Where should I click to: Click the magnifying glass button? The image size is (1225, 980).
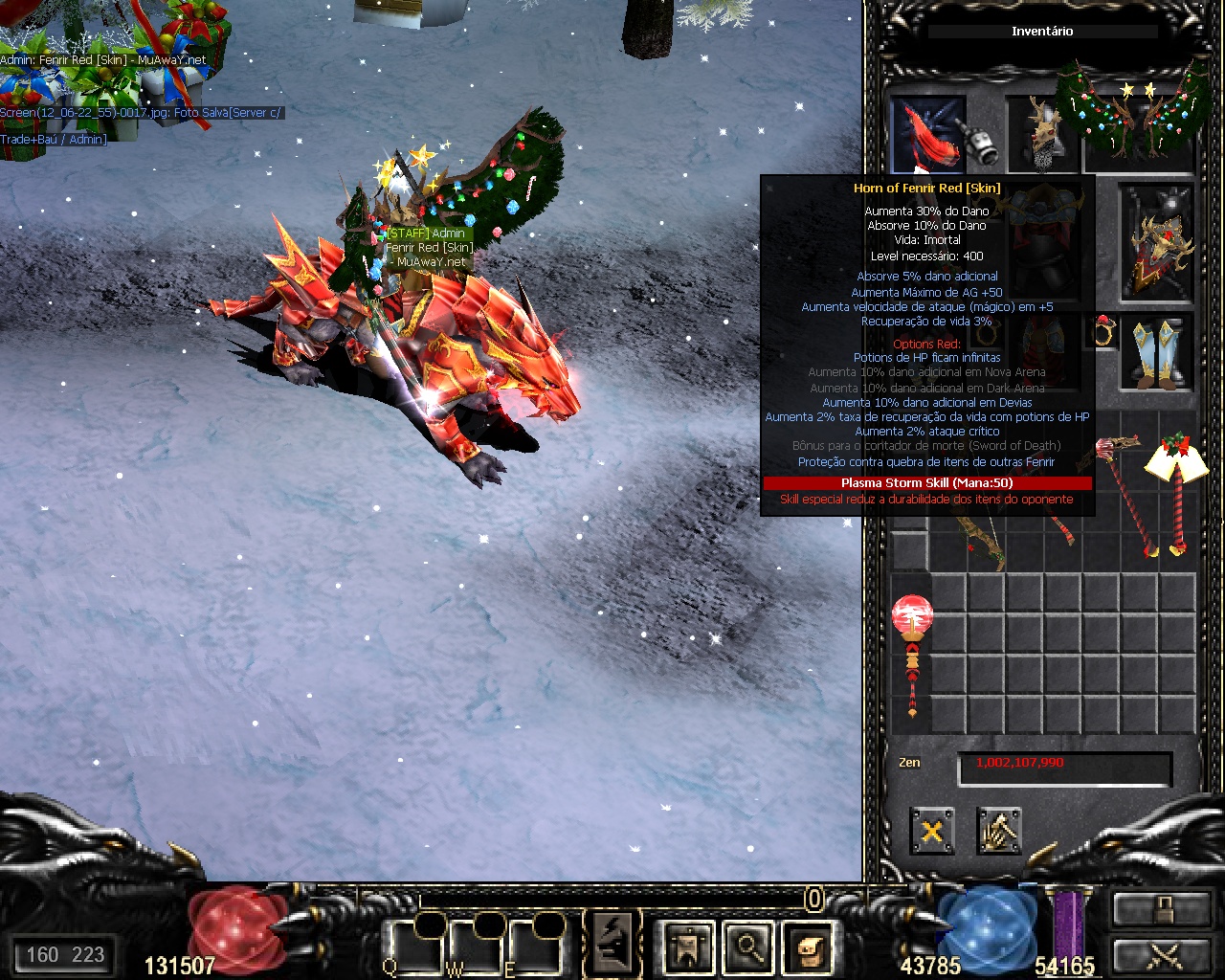point(748,946)
